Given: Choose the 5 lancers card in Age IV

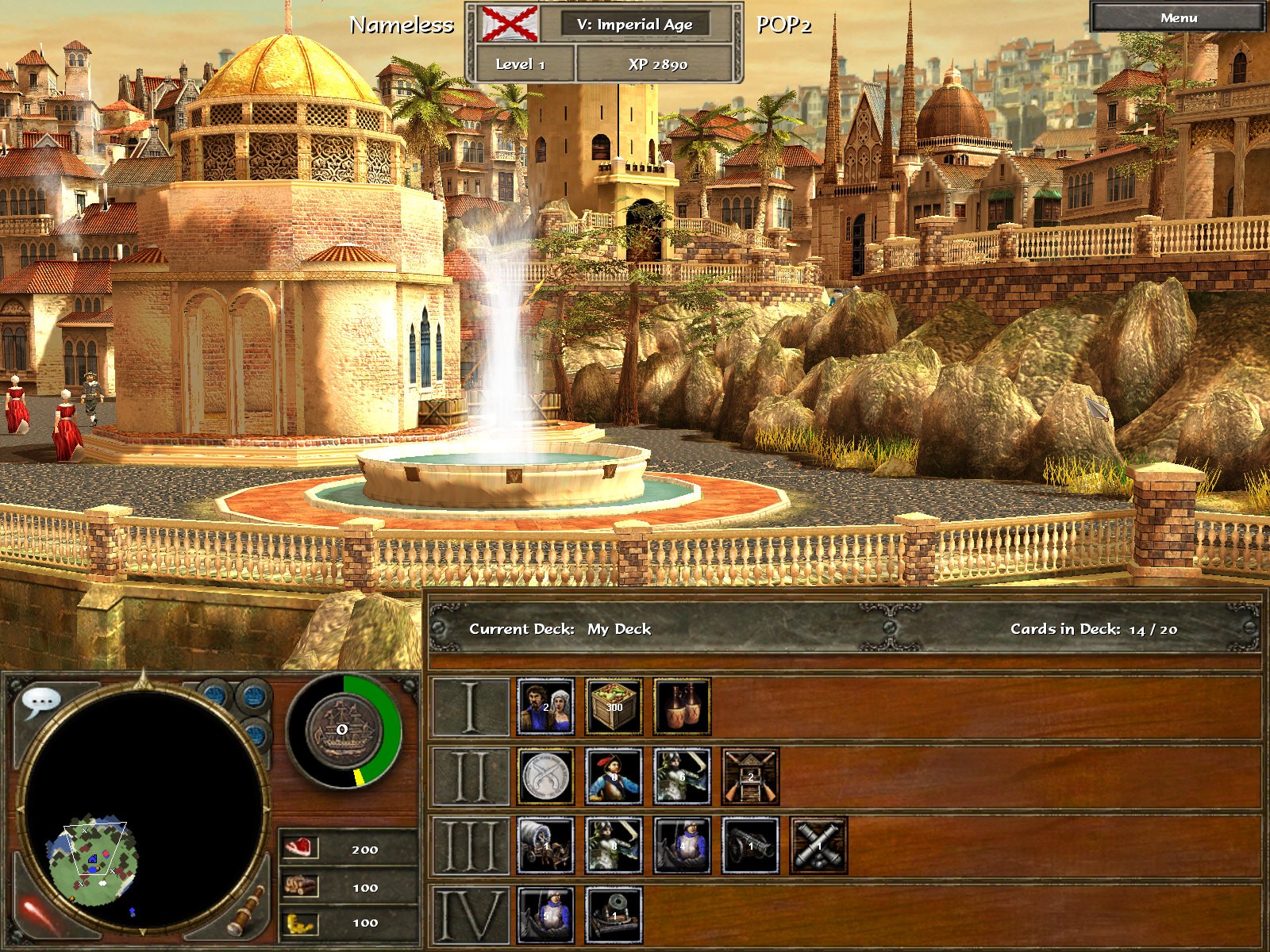Looking at the screenshot, I should coord(545,915).
